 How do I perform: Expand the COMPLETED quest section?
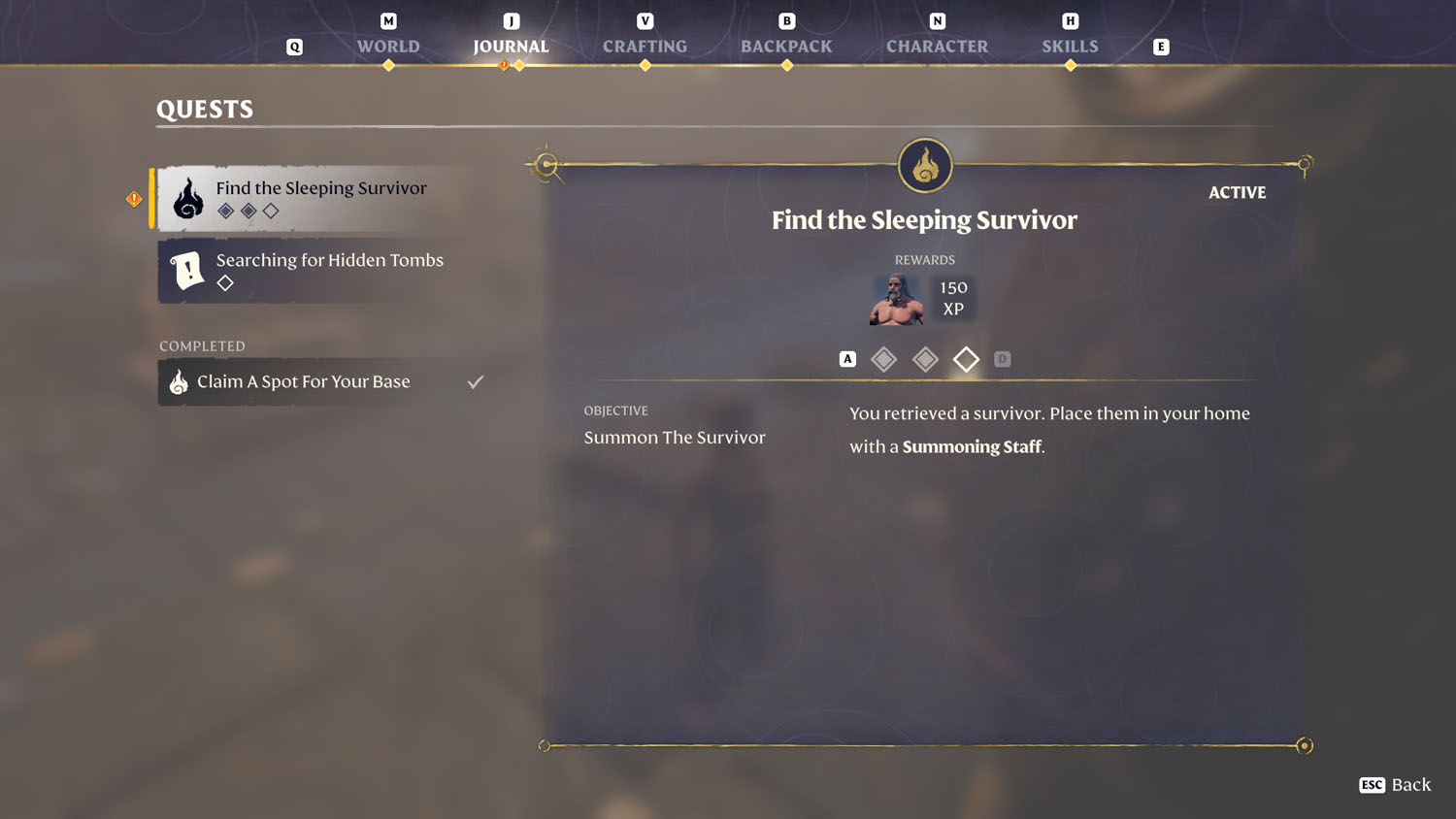click(202, 345)
